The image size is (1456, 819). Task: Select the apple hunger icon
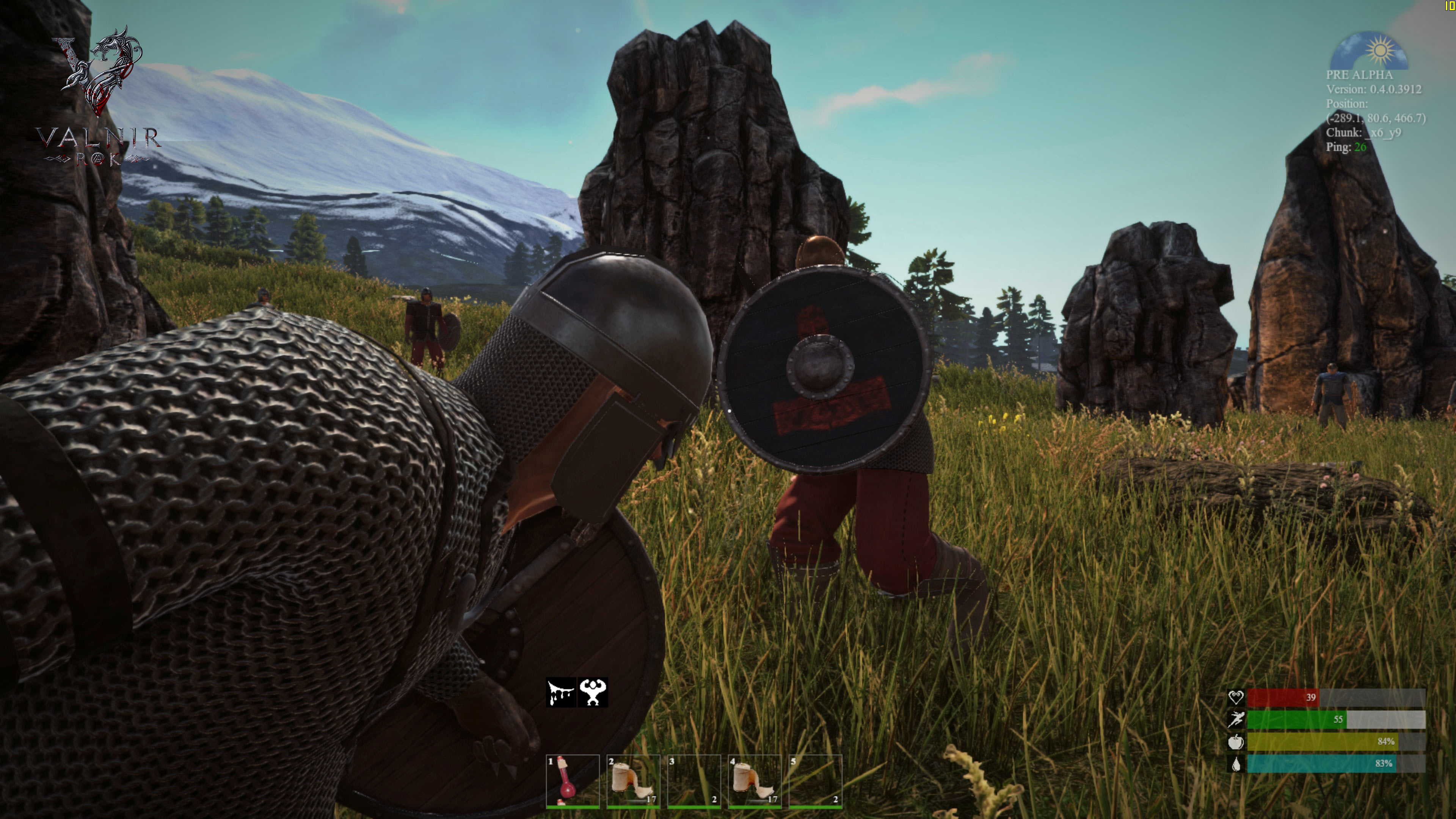tap(1236, 742)
